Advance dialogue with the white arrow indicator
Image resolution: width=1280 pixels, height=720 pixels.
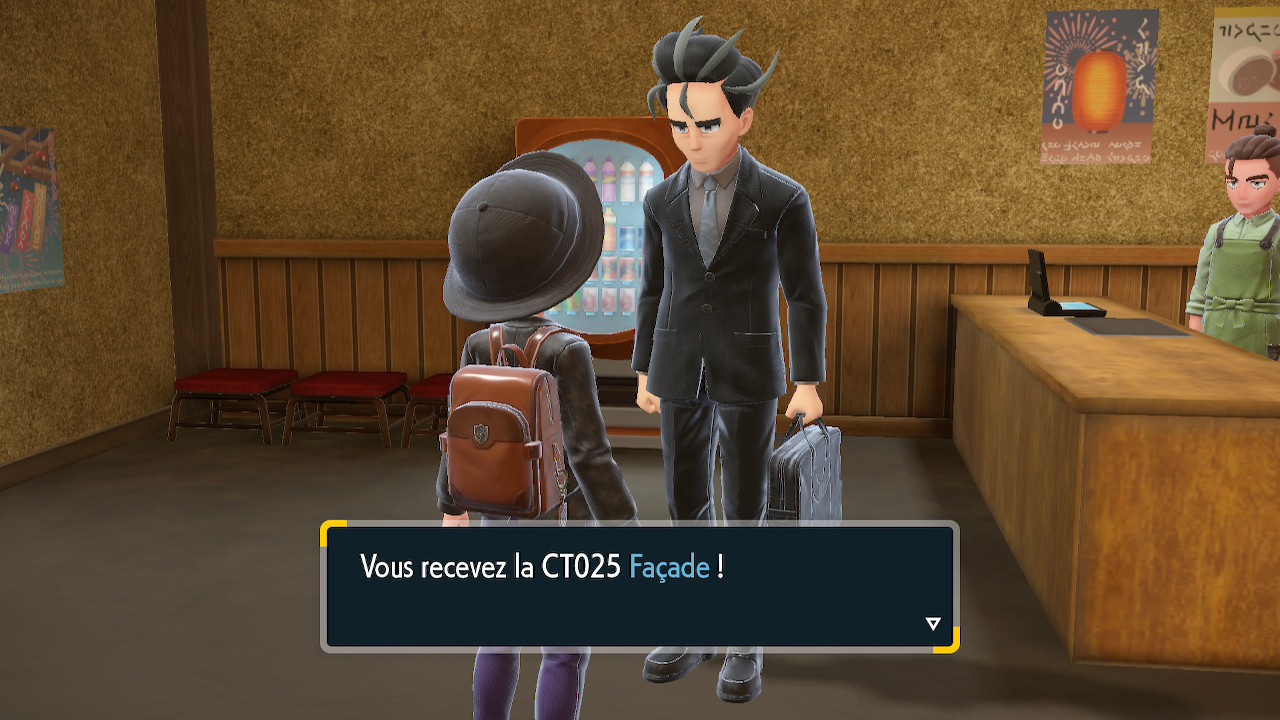(933, 624)
